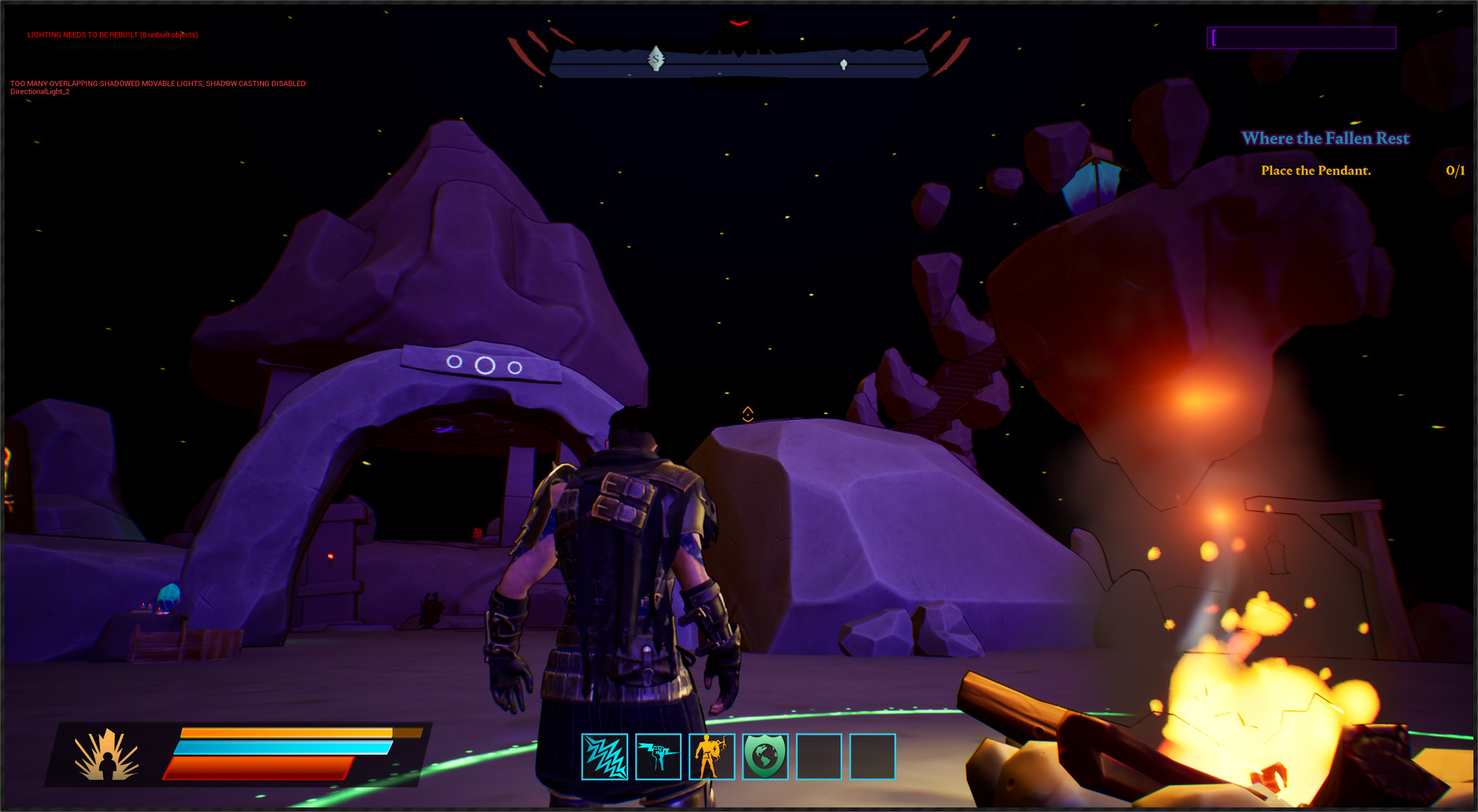
Task: Select the rightmost empty ability slot
Action: pos(873,757)
